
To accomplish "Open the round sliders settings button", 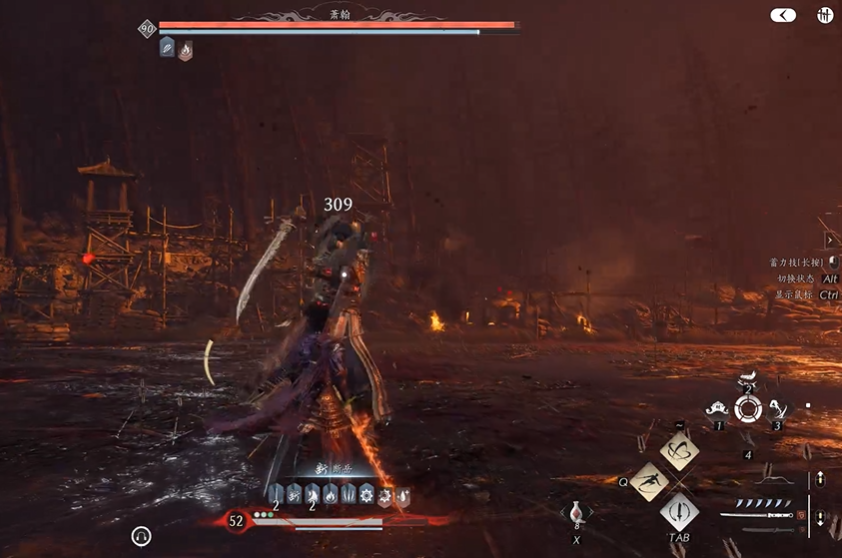I will (825, 15).
